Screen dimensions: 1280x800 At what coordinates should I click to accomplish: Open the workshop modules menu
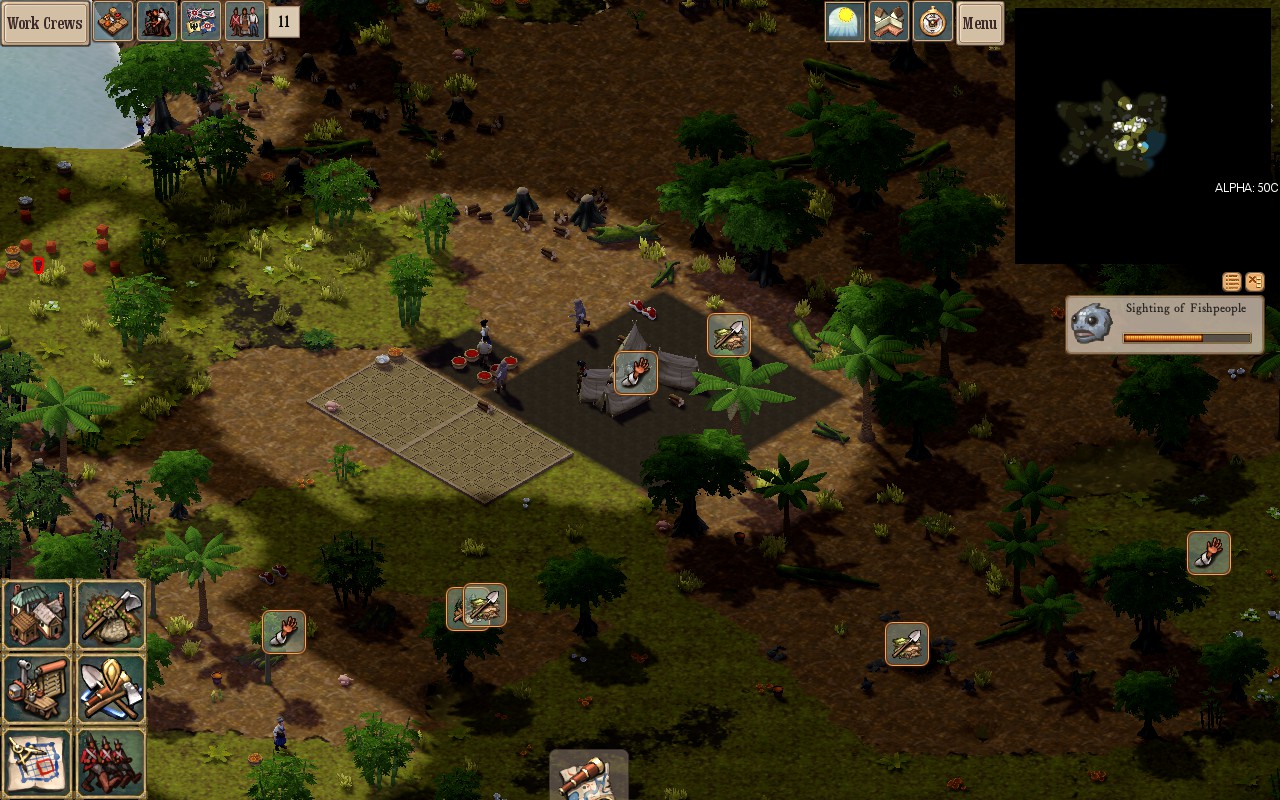click(38, 689)
